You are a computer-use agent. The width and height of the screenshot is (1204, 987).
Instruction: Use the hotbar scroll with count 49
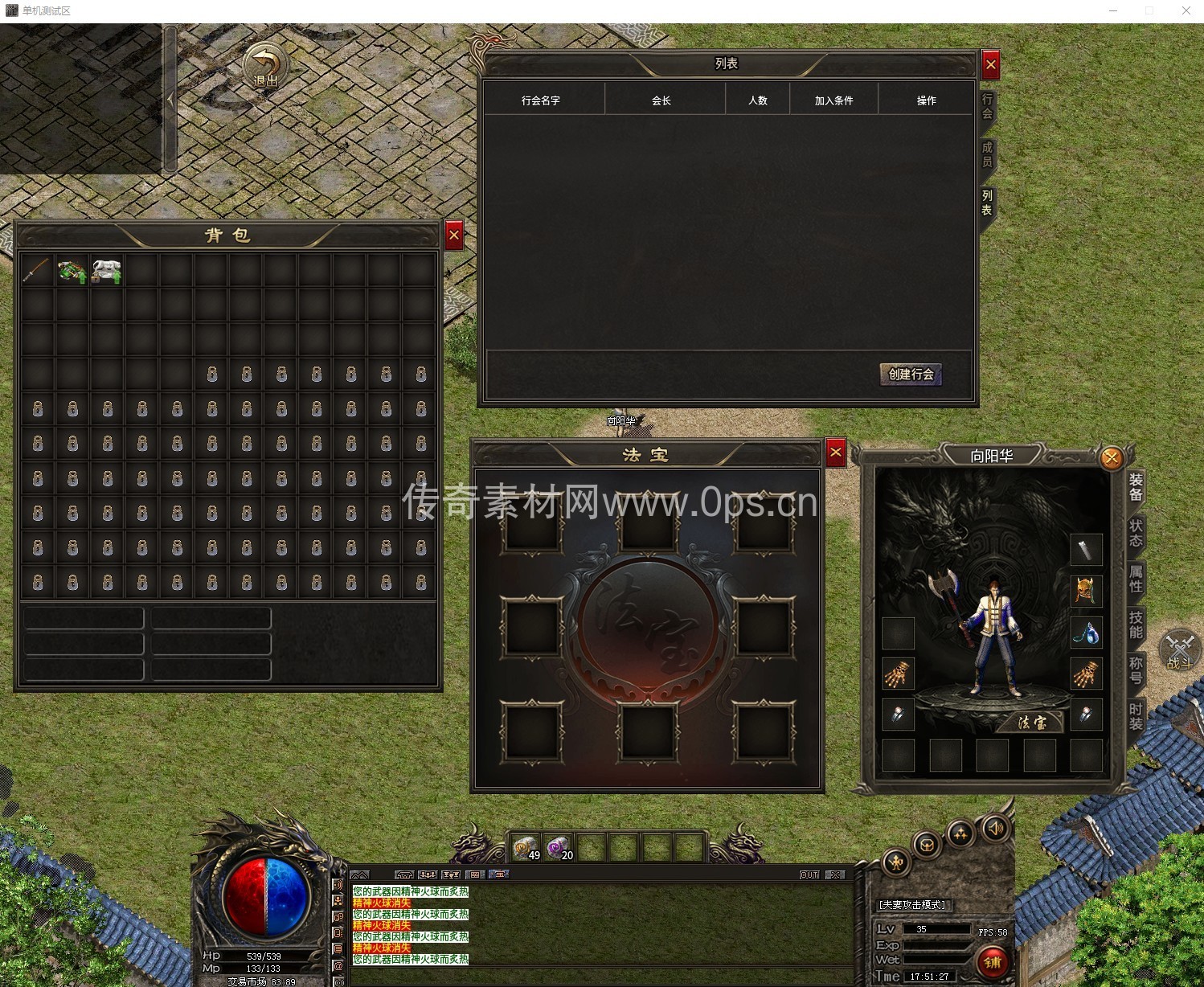coord(526,848)
